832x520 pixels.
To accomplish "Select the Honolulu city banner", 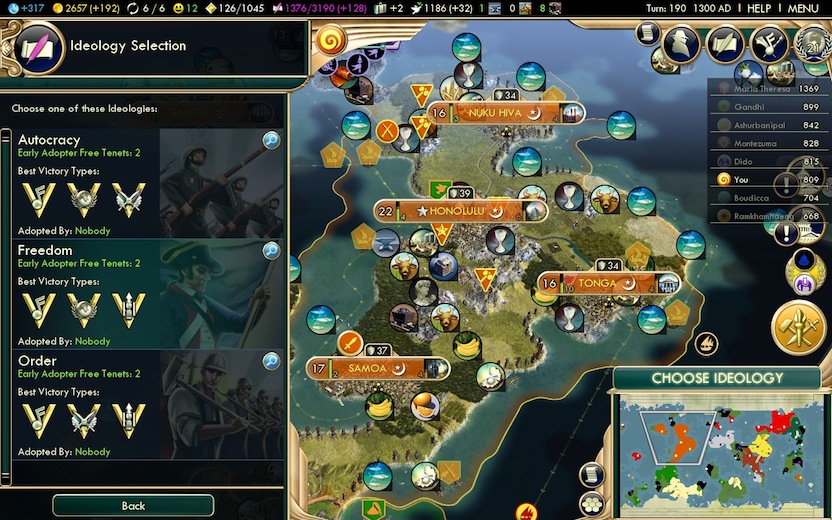I will [x=460, y=211].
